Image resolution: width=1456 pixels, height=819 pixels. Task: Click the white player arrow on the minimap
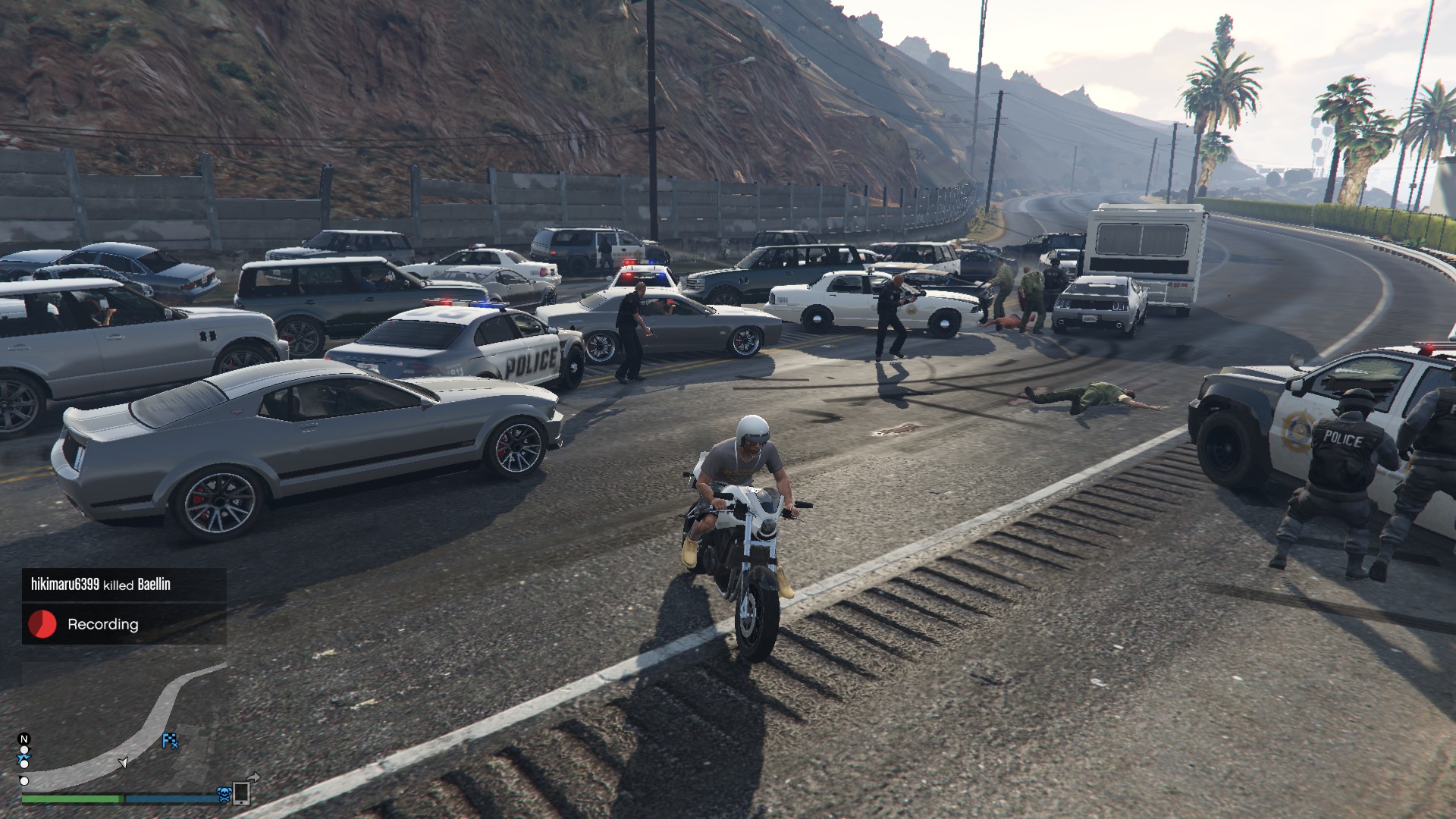click(123, 762)
